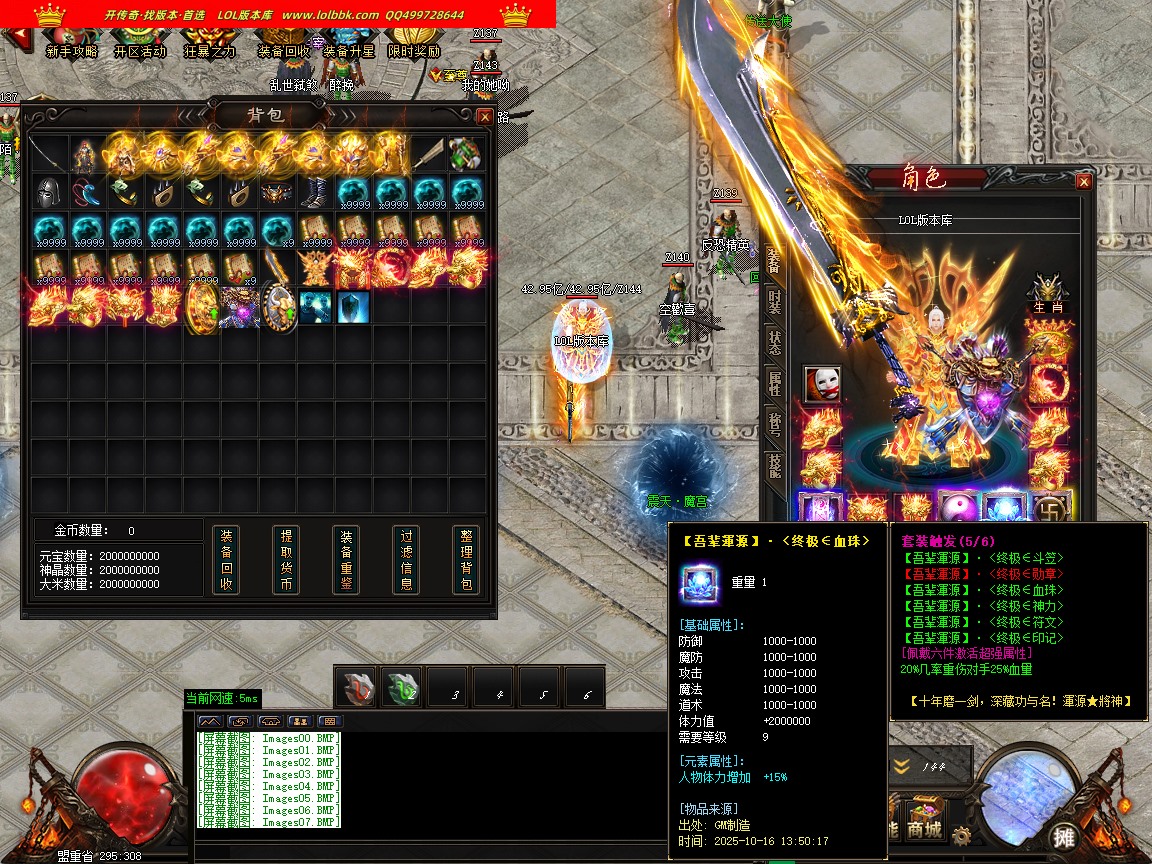Screen dimensions: 1152x864
Task: Click the 装备回收 button in the backpack
Action: (x=226, y=559)
